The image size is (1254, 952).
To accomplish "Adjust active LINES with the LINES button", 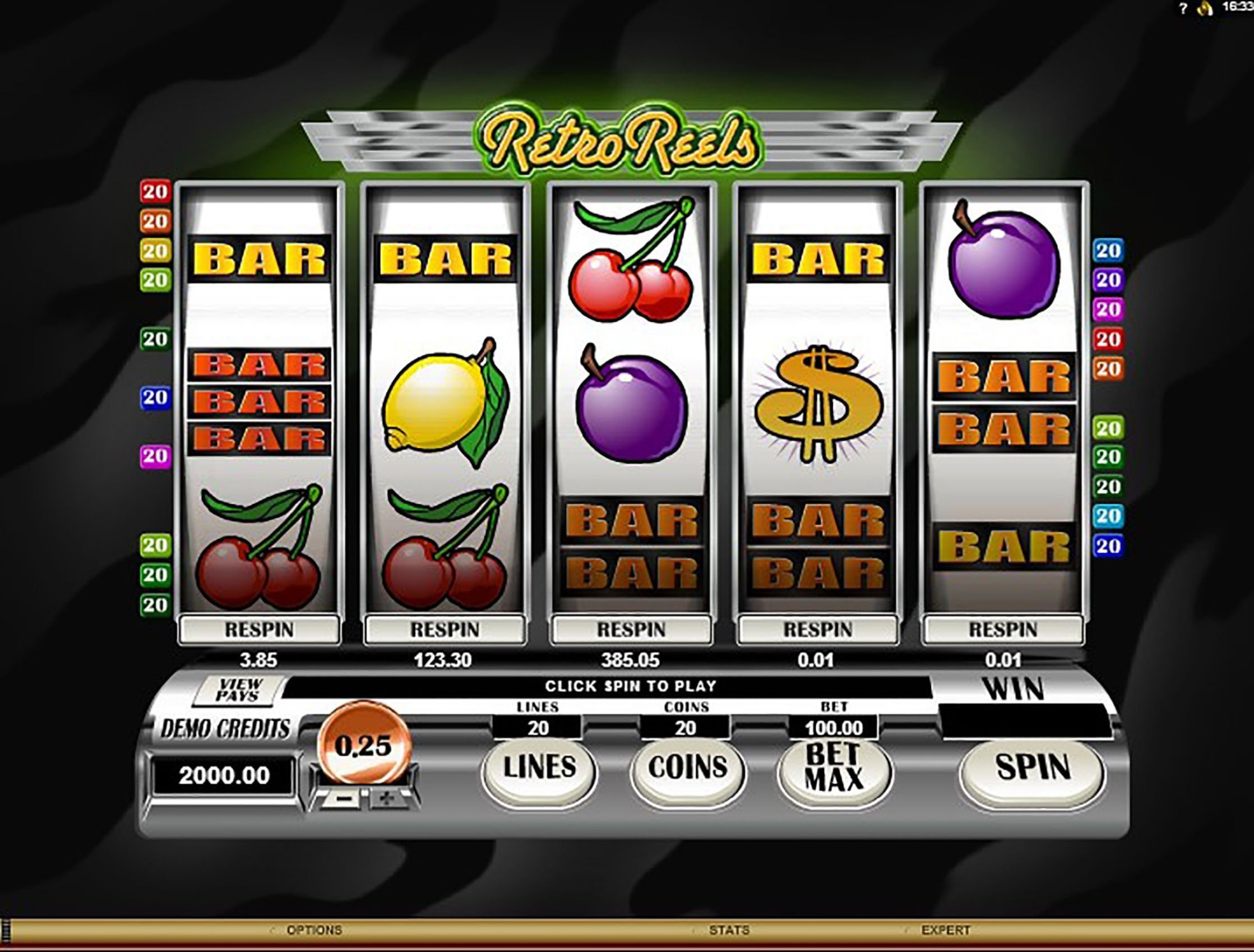I will coord(539,767).
